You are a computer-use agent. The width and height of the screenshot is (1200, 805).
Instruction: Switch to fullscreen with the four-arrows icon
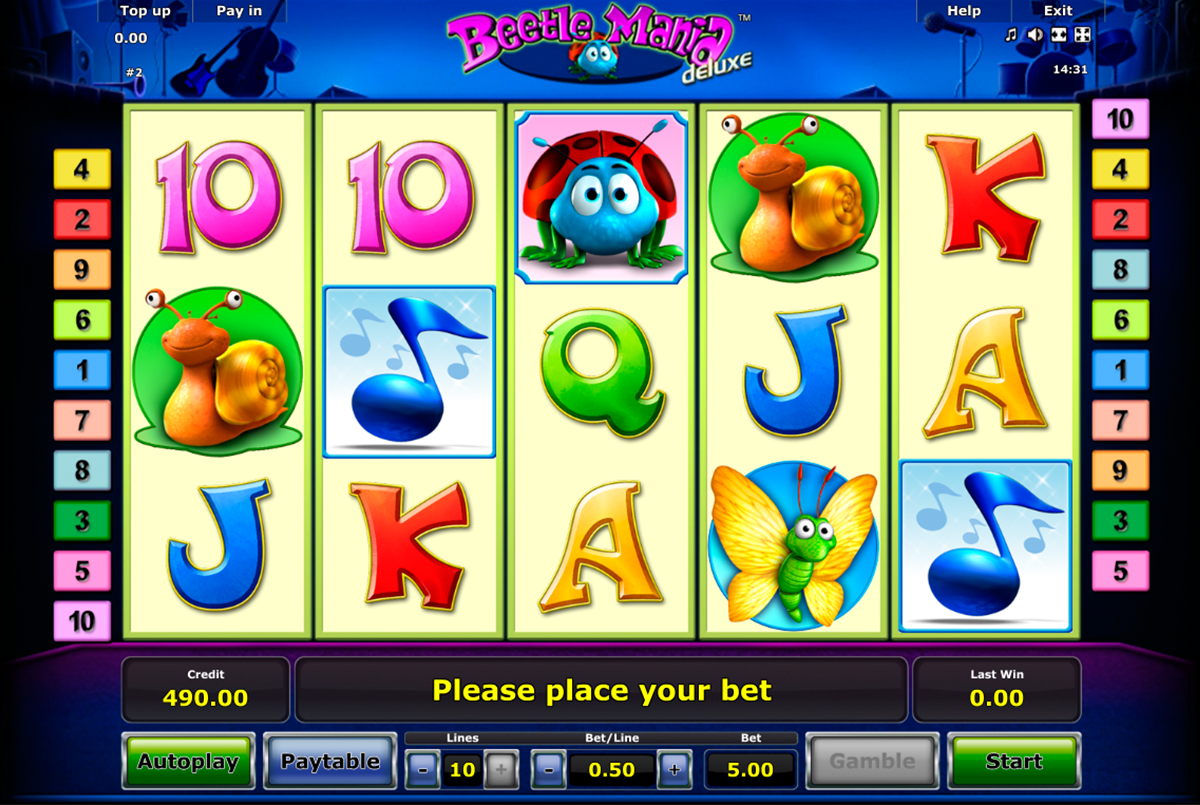1083,36
